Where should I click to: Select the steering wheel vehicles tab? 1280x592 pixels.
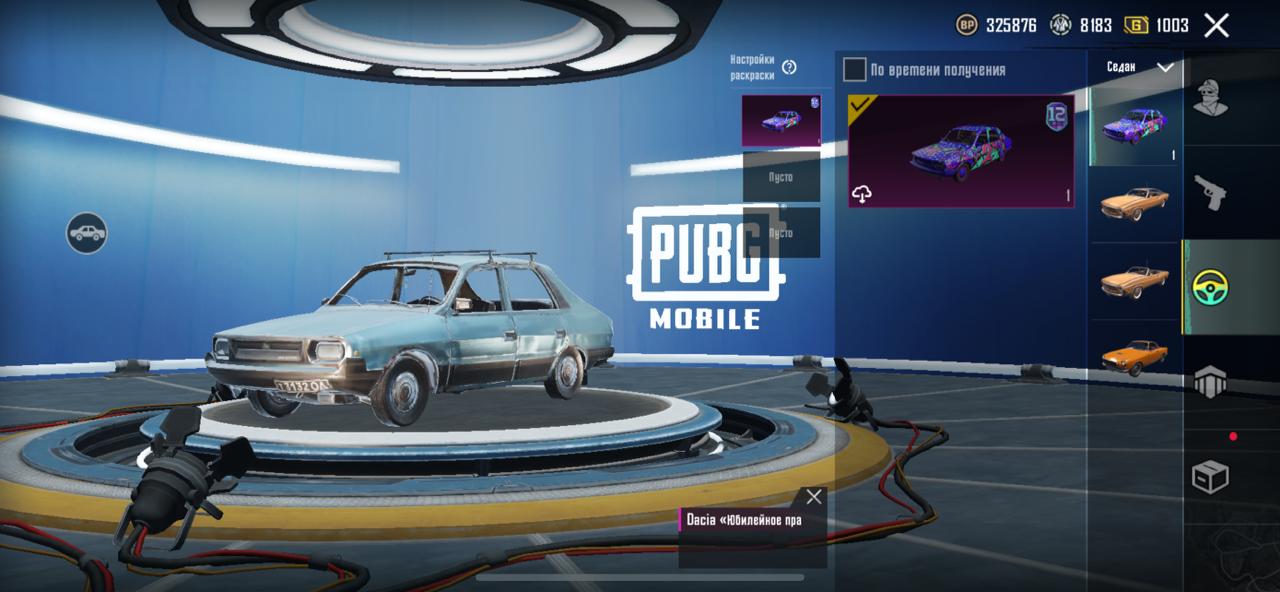[1210, 287]
